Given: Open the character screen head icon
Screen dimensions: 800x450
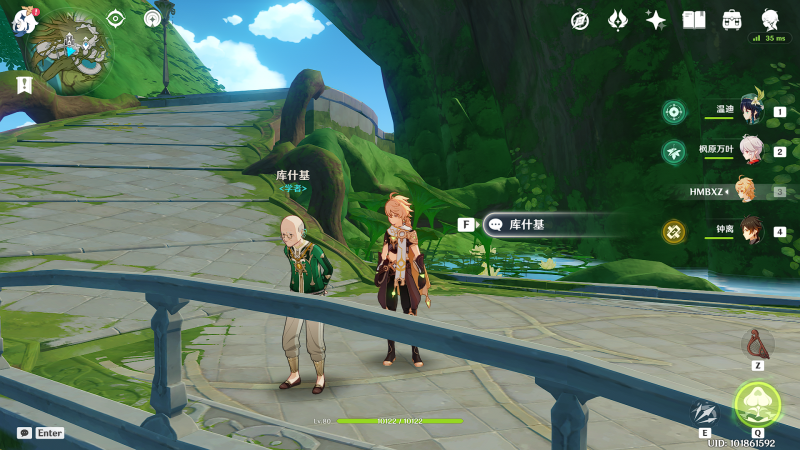Looking at the screenshot, I should click(770, 19).
